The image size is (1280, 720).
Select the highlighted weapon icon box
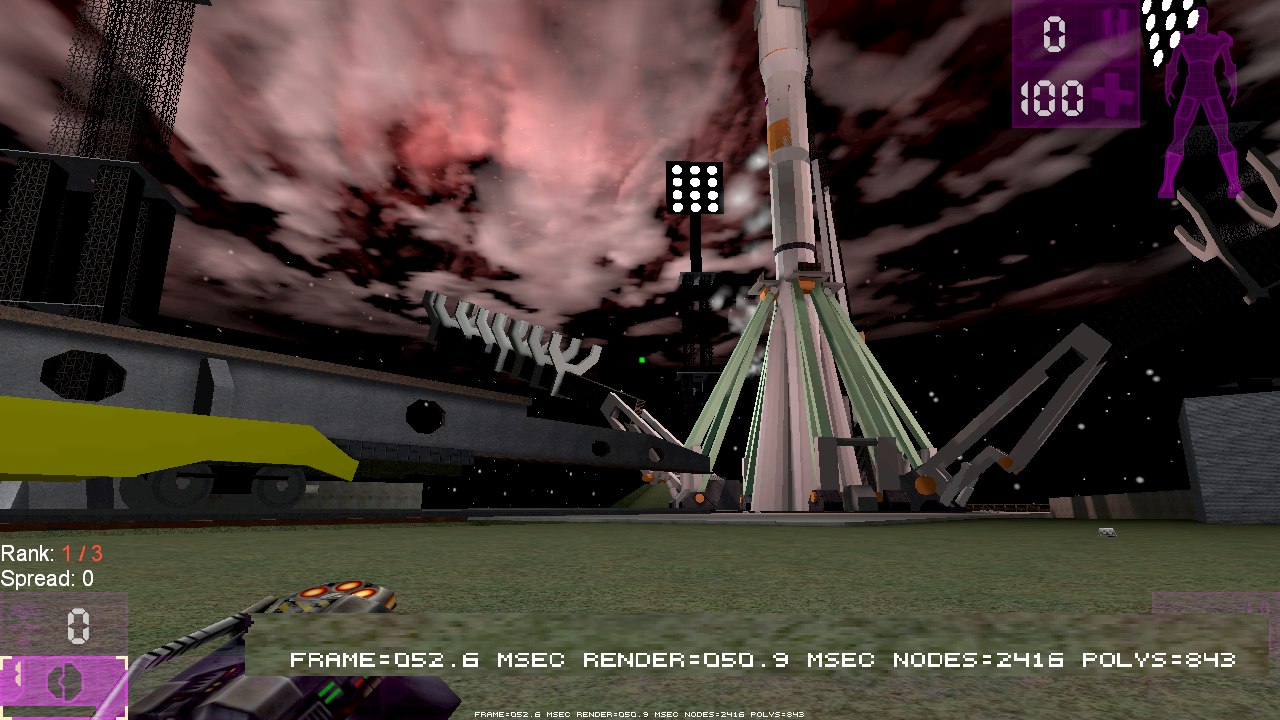tap(63, 684)
